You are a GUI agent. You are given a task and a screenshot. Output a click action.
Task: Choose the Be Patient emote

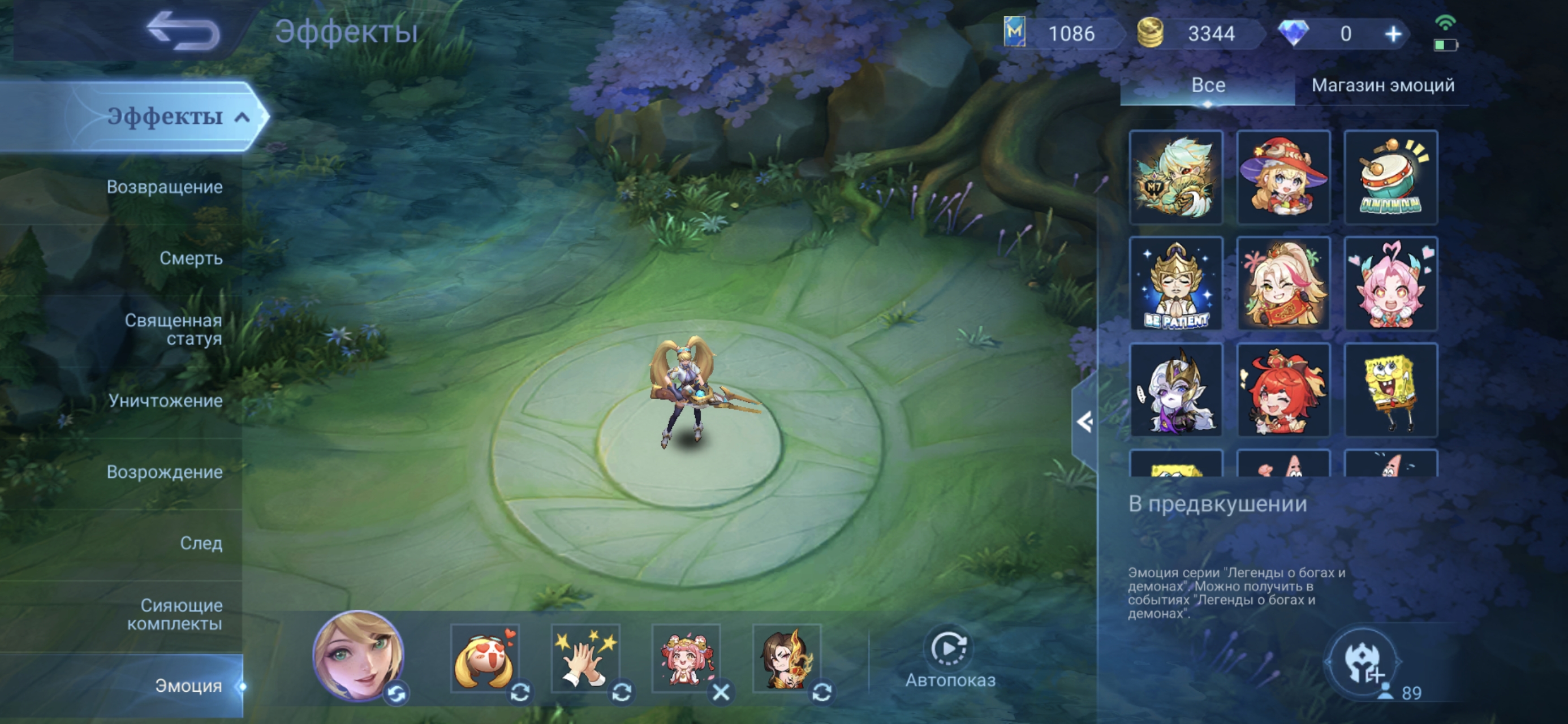[x=1175, y=284]
